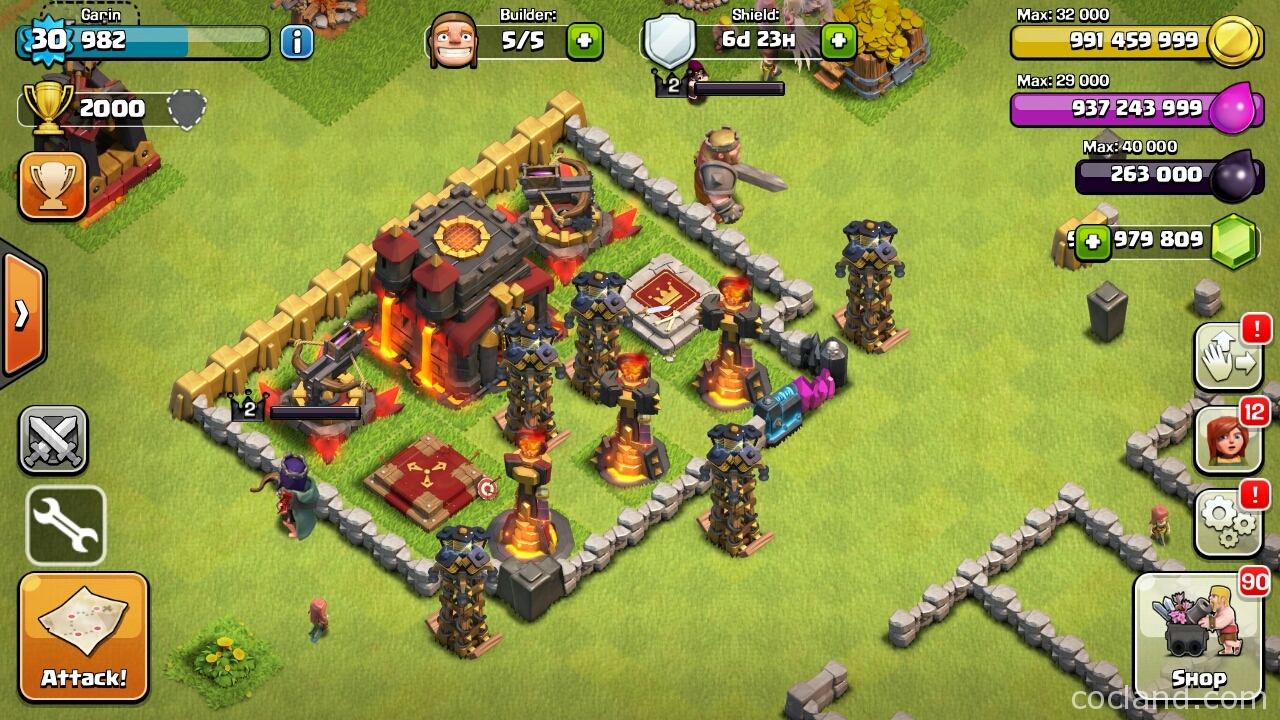Open the Shop
Image resolution: width=1280 pixels, height=720 pixels.
click(1199, 637)
